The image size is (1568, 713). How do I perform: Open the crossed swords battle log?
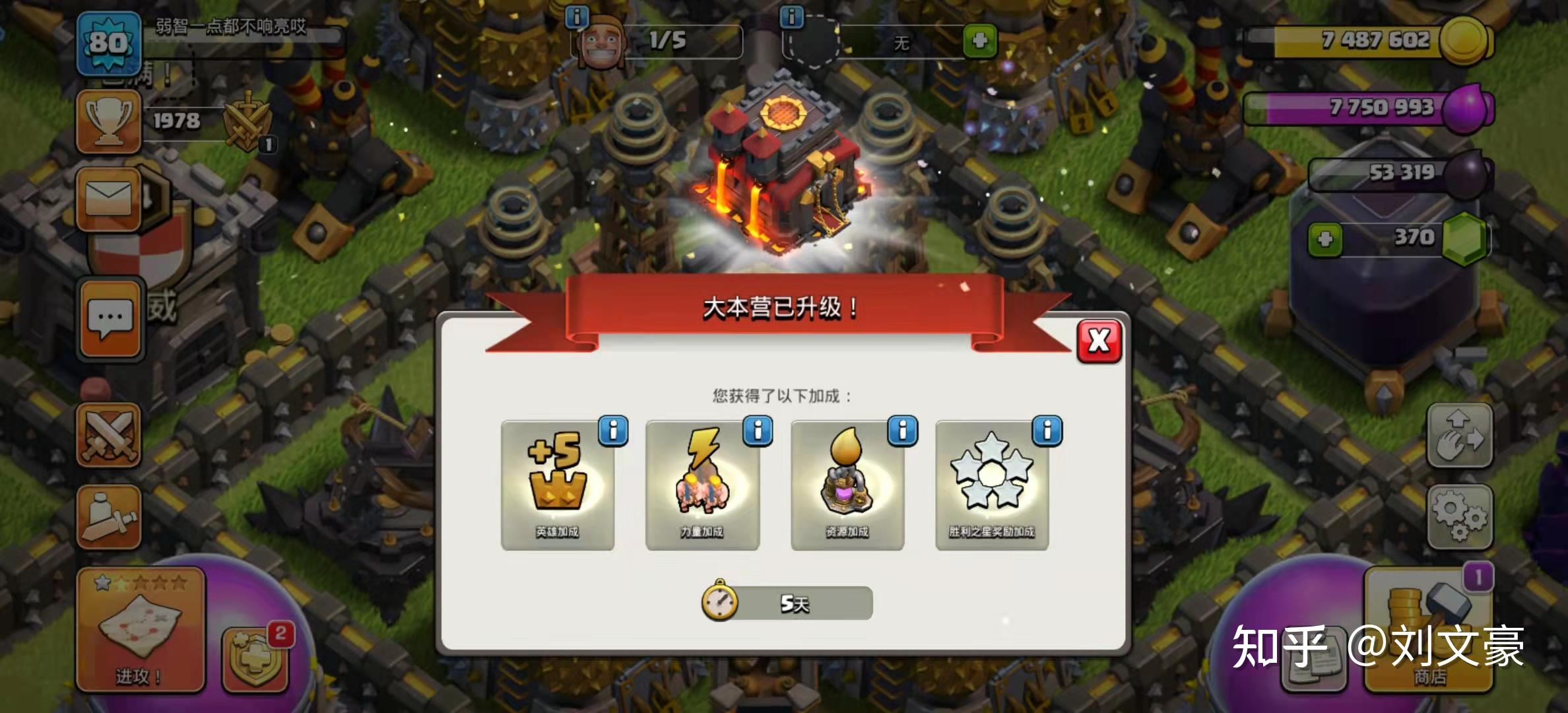point(109,435)
